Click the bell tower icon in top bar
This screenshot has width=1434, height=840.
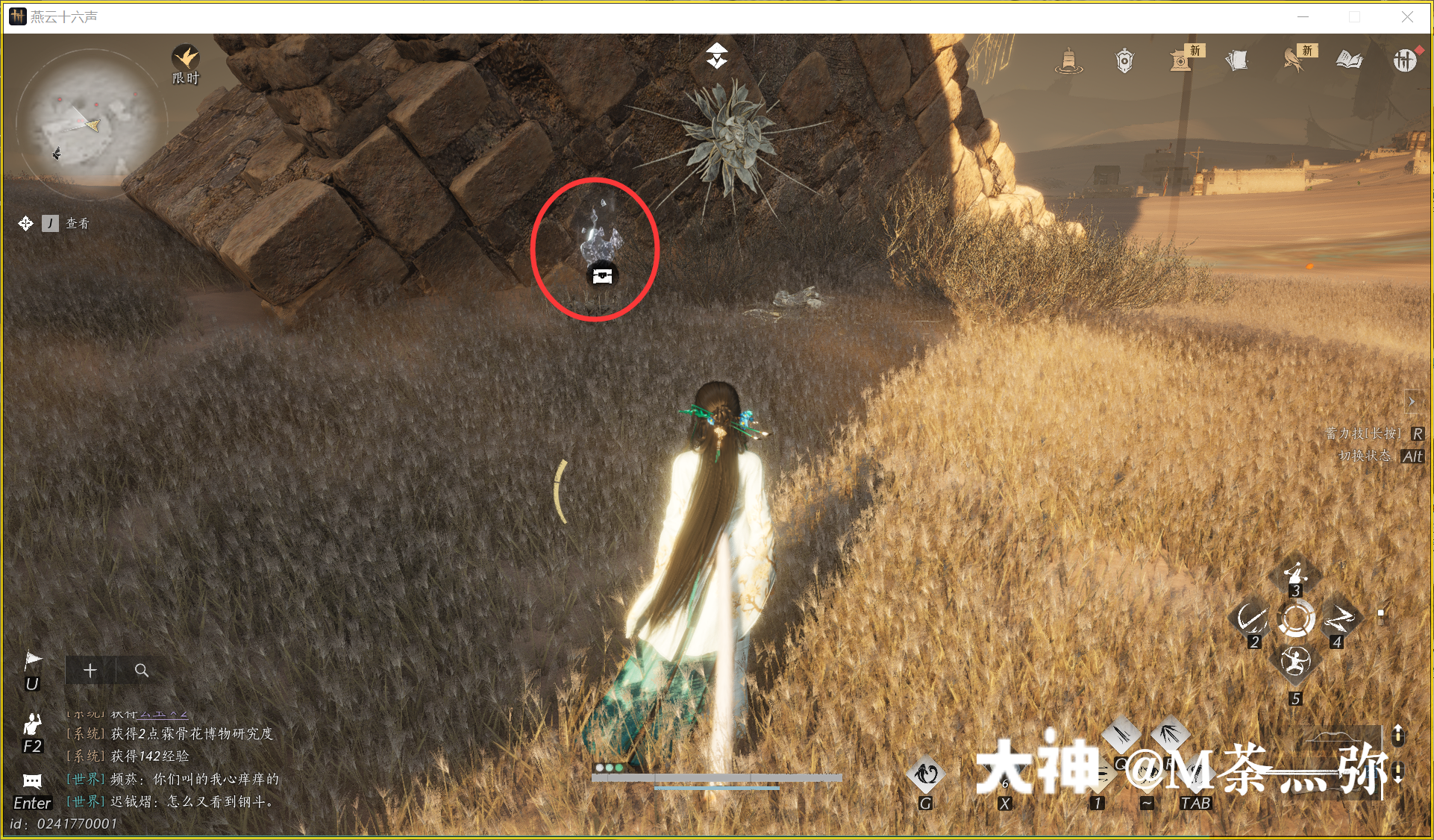pyautogui.click(x=1068, y=60)
